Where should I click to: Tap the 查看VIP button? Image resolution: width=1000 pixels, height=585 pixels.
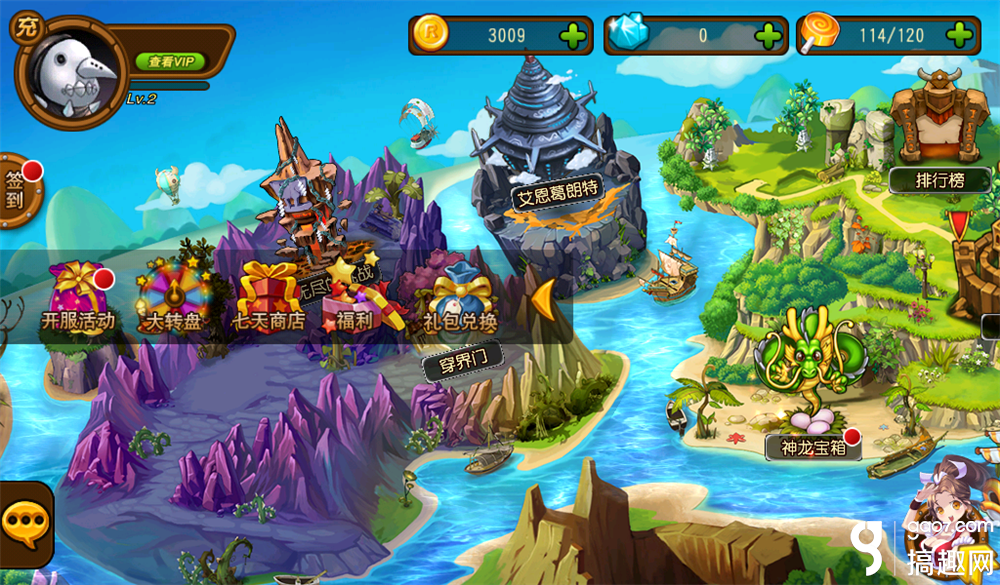[x=170, y=62]
